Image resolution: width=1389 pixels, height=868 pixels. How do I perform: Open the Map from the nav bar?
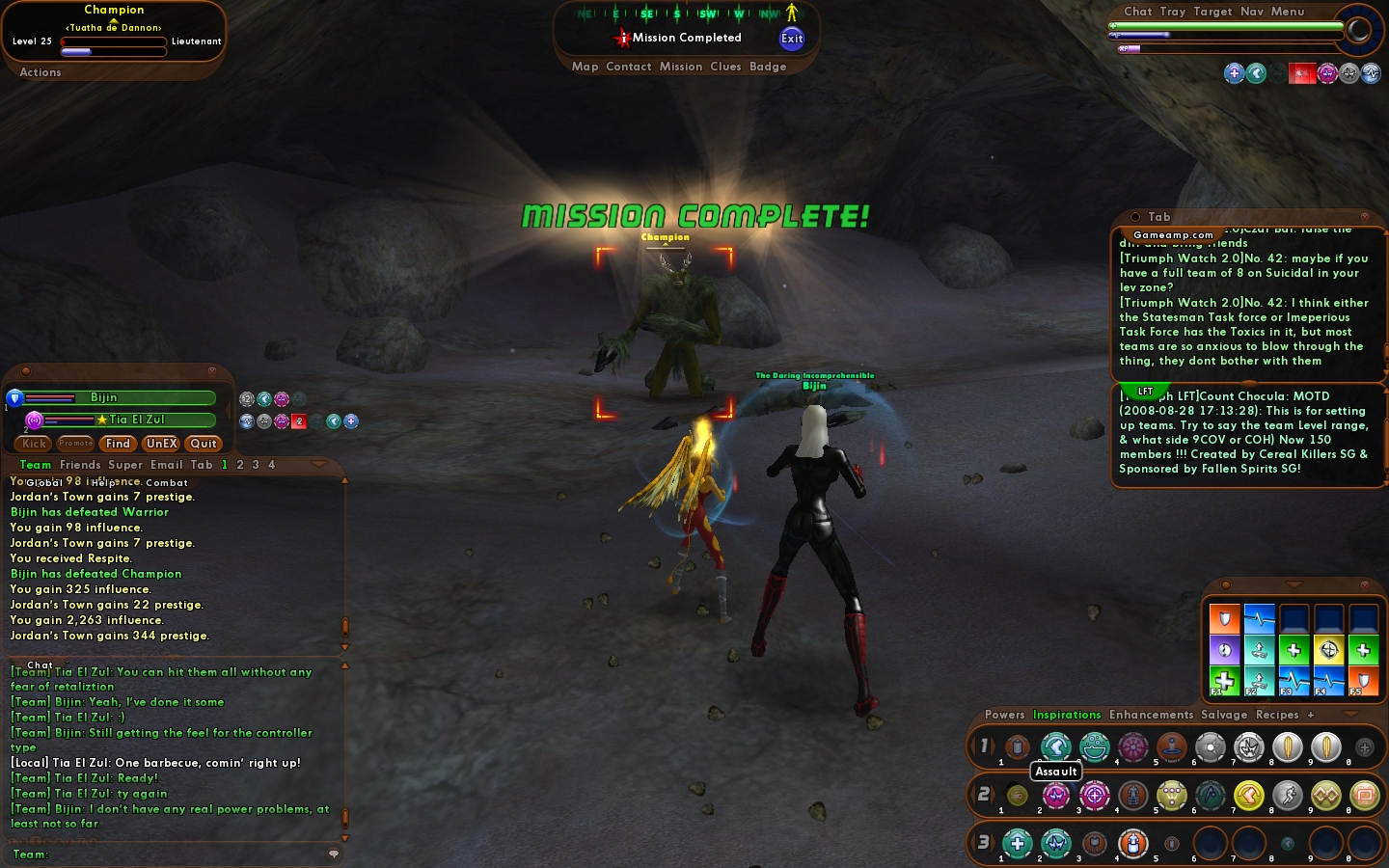pos(585,67)
